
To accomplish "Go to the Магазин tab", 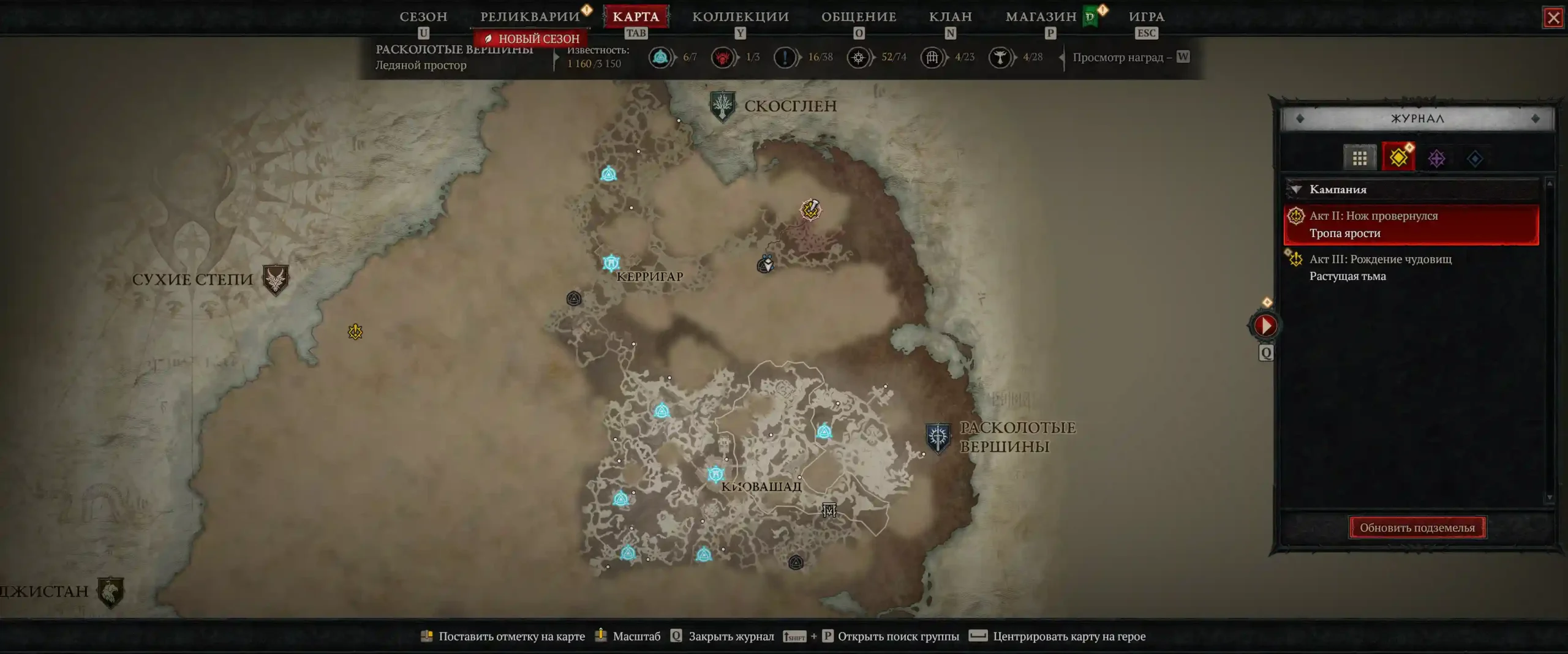I will pyautogui.click(x=1041, y=17).
